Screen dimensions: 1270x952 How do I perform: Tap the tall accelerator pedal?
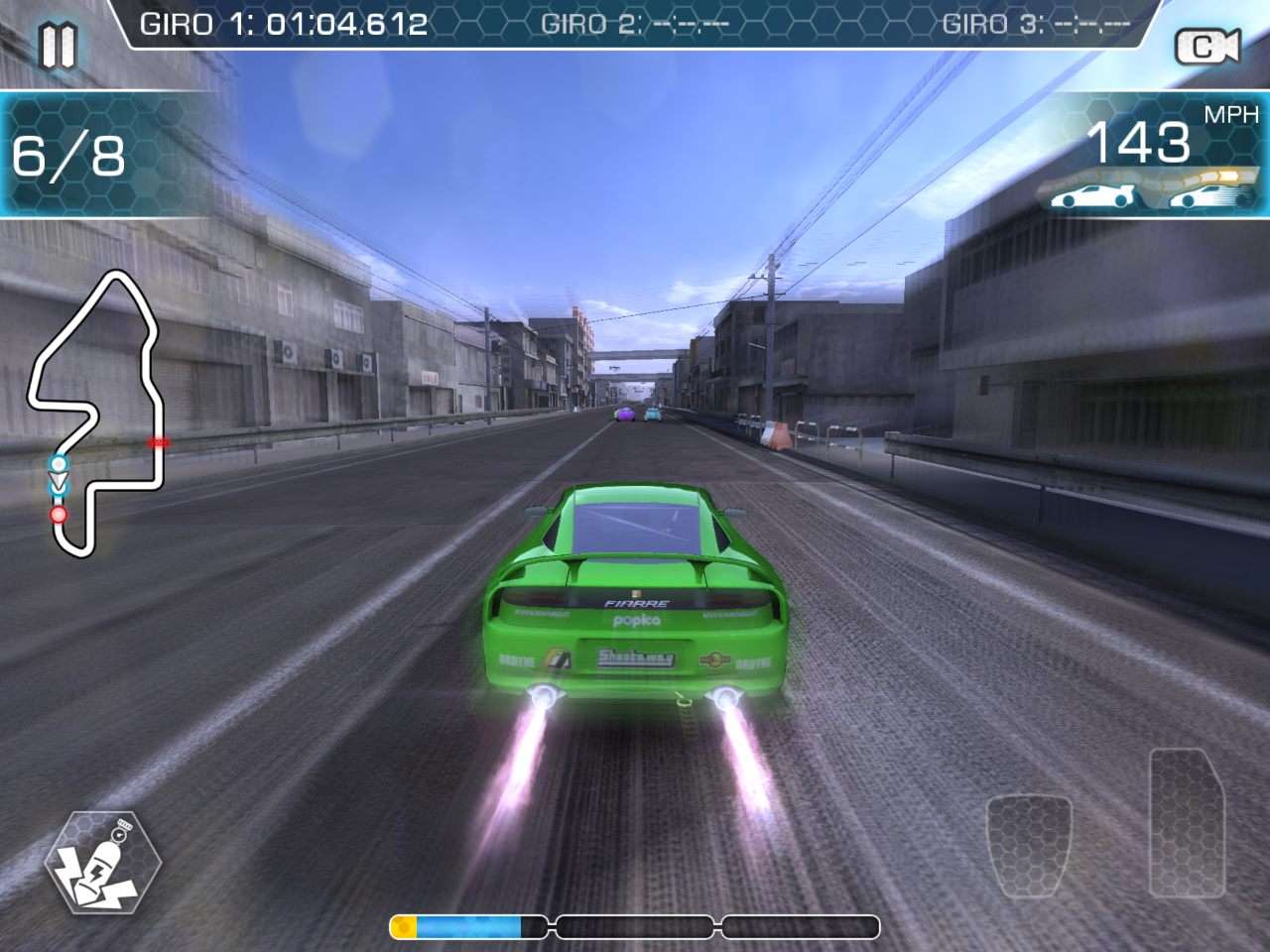point(1187,823)
